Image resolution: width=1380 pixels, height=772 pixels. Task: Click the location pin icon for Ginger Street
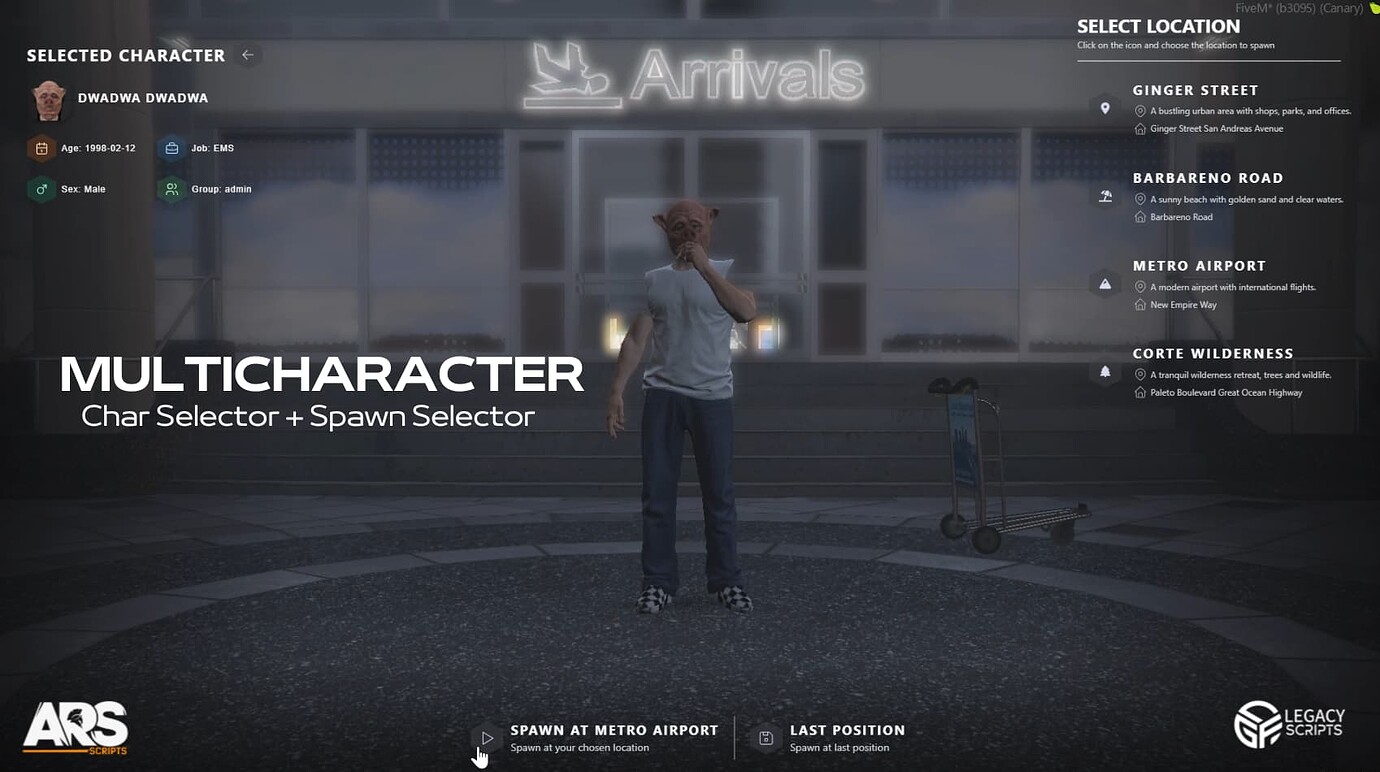click(x=1105, y=106)
